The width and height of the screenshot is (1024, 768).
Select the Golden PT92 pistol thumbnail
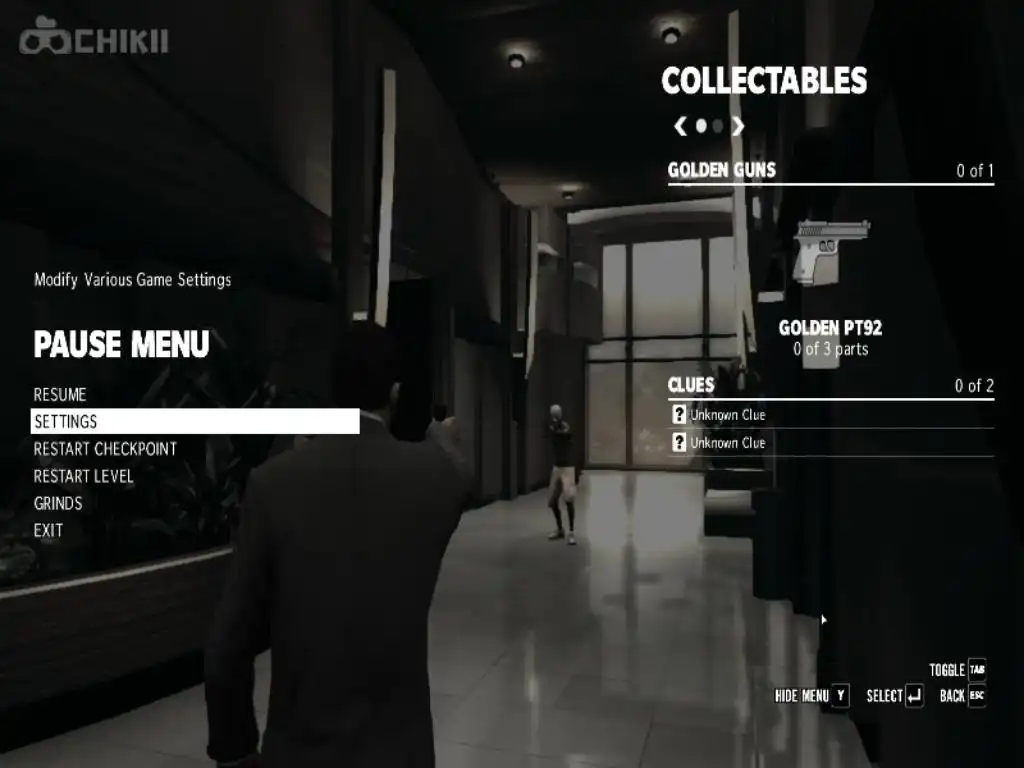click(x=830, y=252)
